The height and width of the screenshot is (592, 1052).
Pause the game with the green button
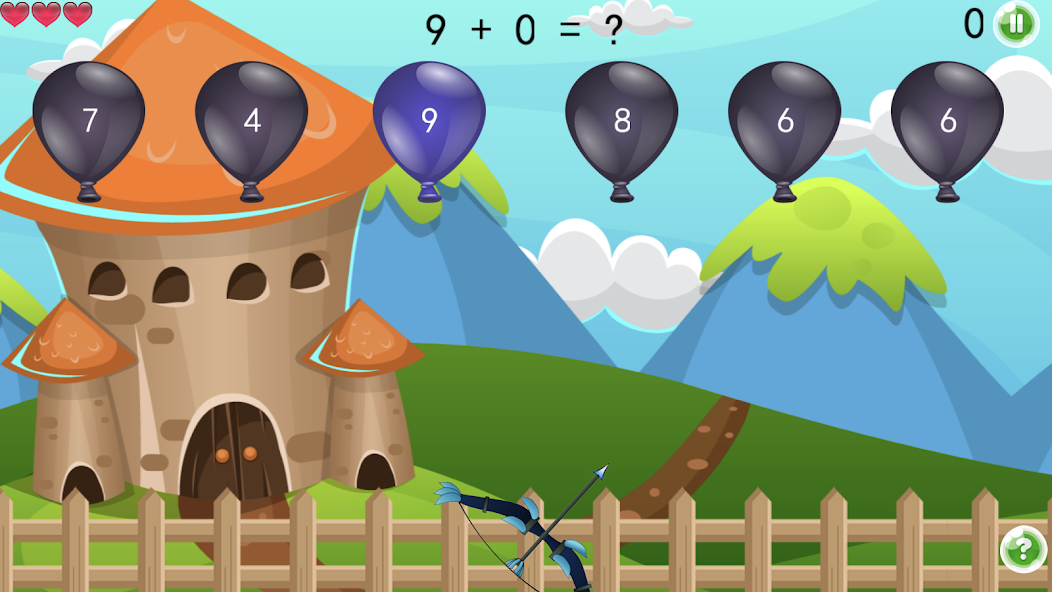pyautogui.click(x=1016, y=23)
